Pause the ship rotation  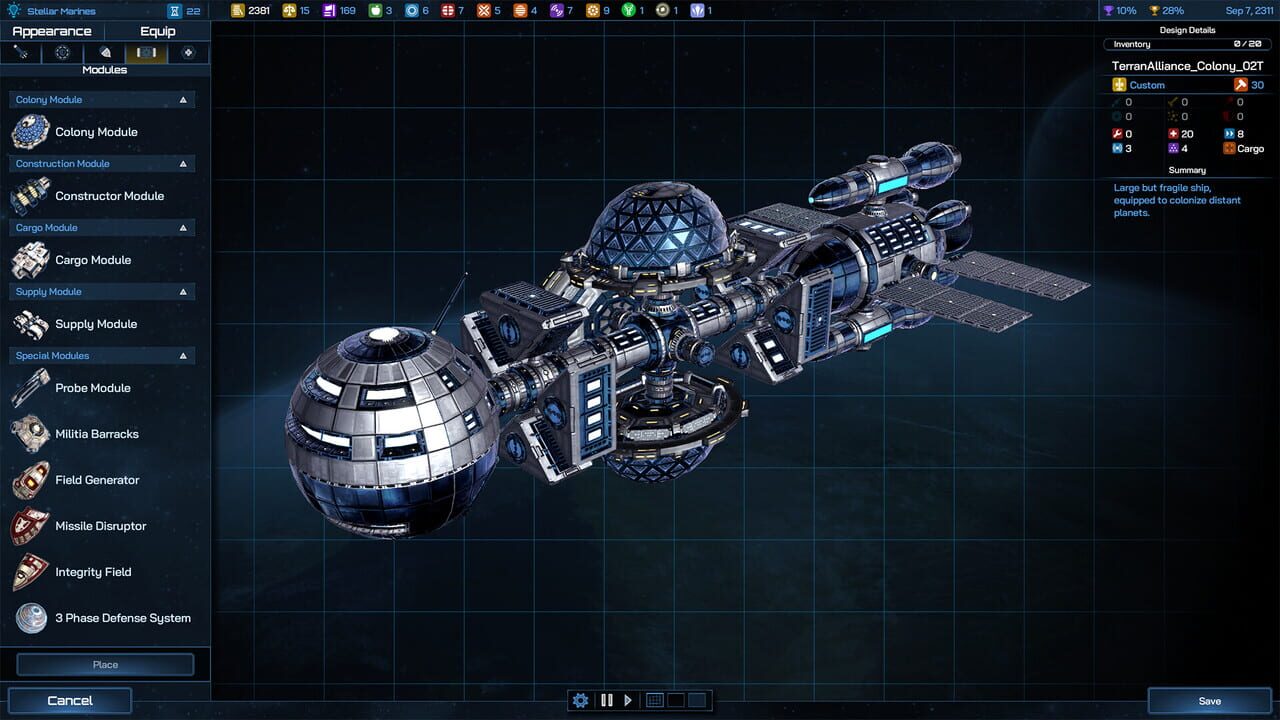pos(606,700)
